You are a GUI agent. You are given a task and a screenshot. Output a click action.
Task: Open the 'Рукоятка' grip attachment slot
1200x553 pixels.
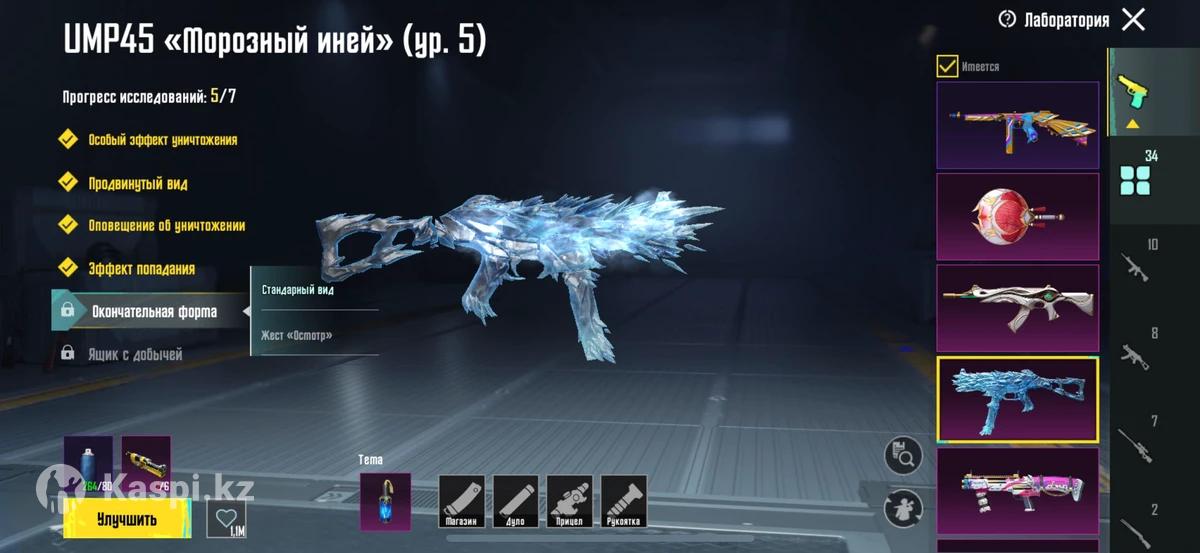[x=623, y=501]
